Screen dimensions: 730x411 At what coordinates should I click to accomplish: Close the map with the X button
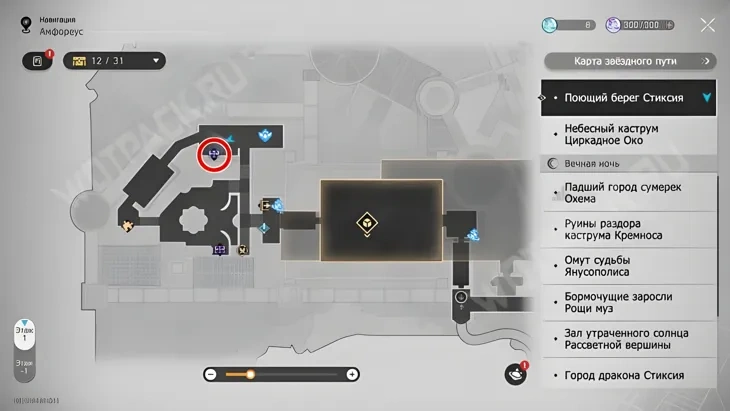point(707,25)
